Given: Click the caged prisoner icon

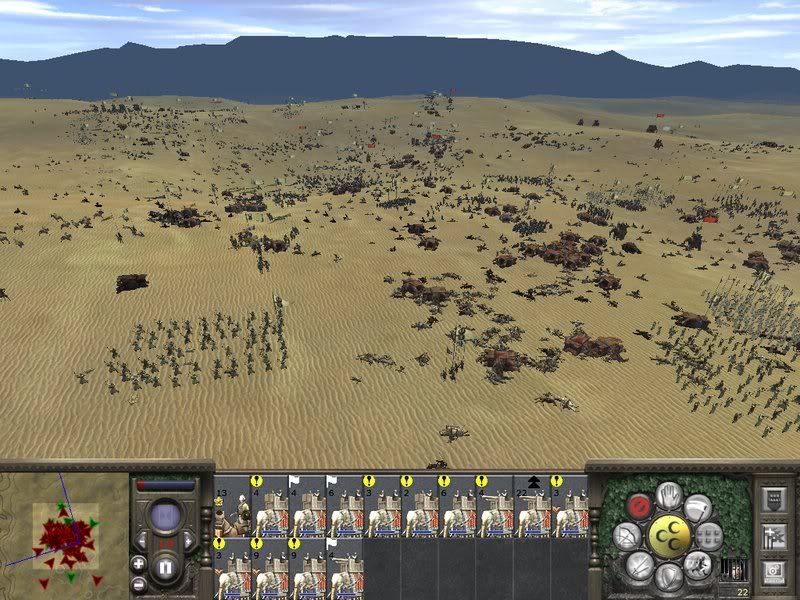Looking at the screenshot, I should (x=733, y=570).
